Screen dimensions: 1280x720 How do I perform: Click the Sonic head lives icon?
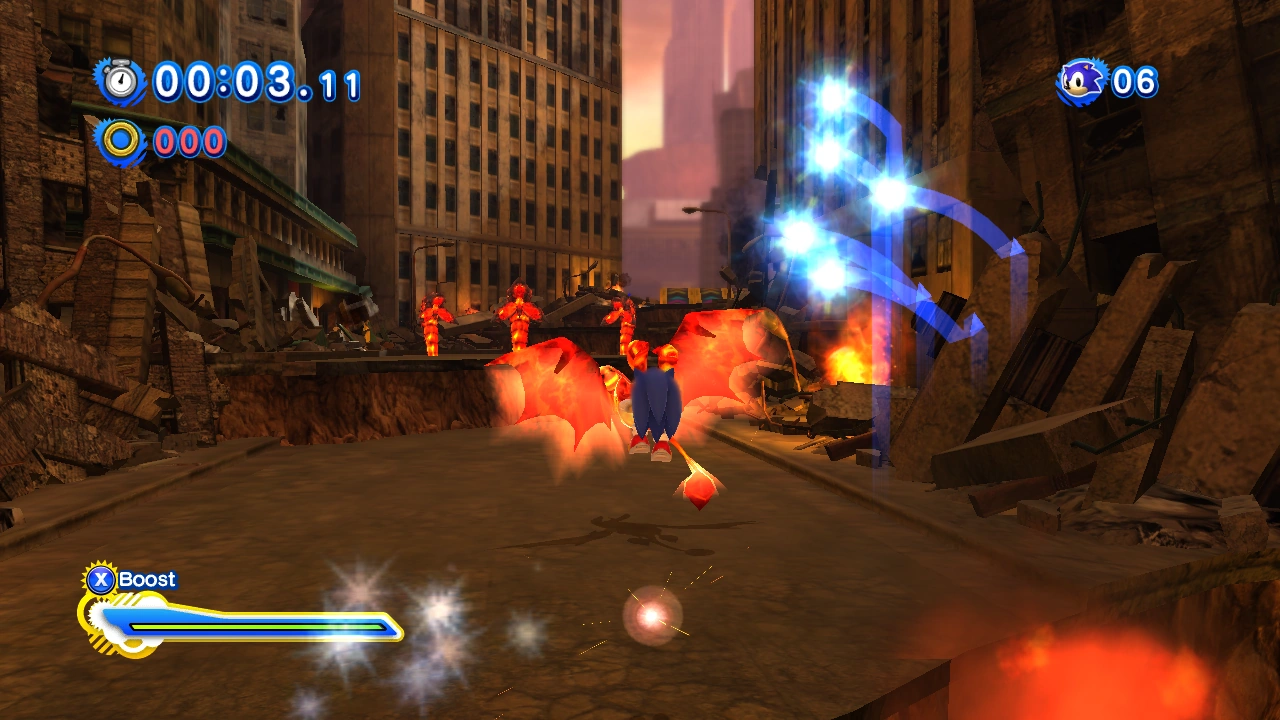click(x=1083, y=80)
